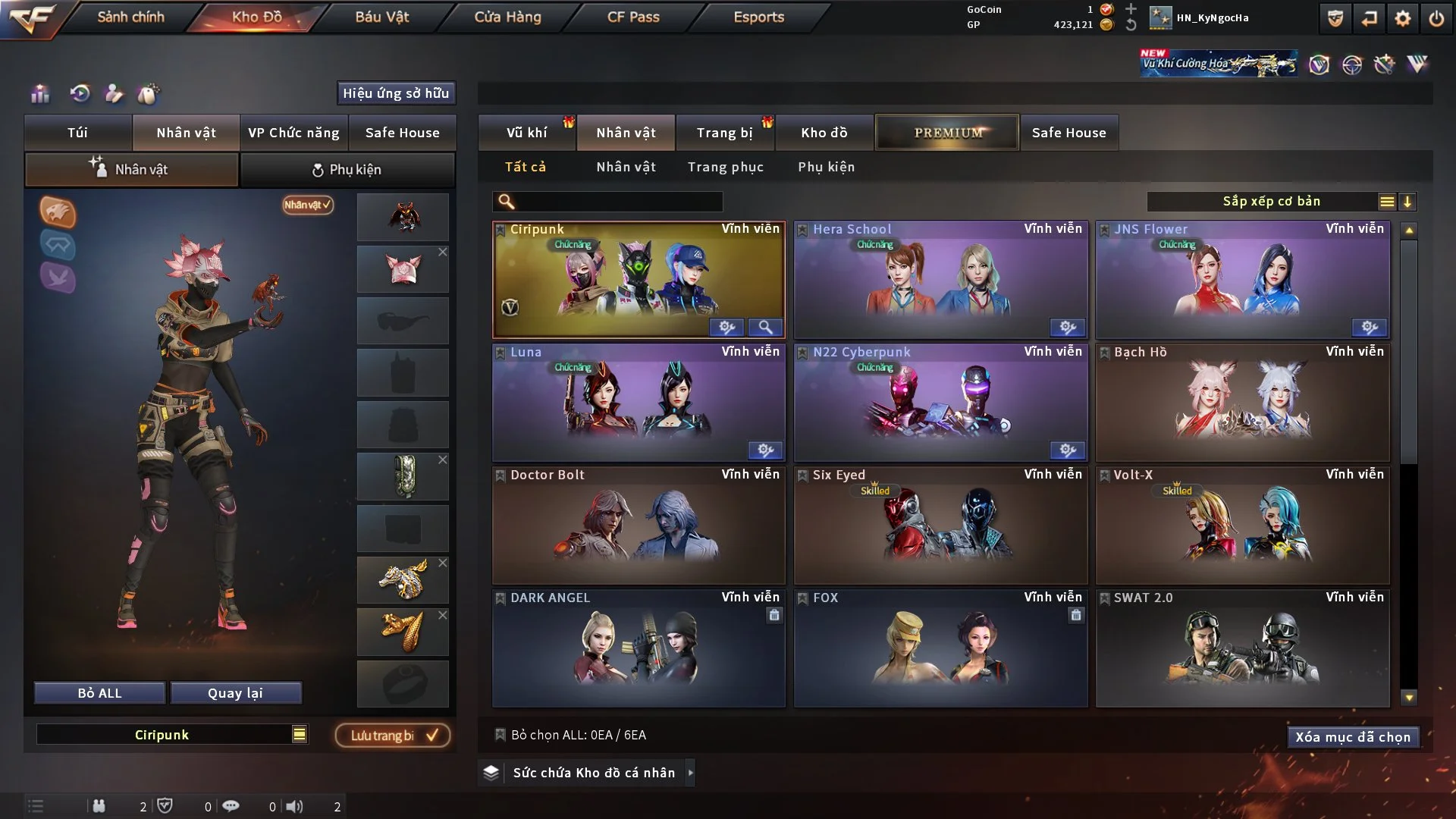Image resolution: width=1456 pixels, height=819 pixels.
Task: Pick the Doctor Bolt character card
Action: [x=638, y=525]
